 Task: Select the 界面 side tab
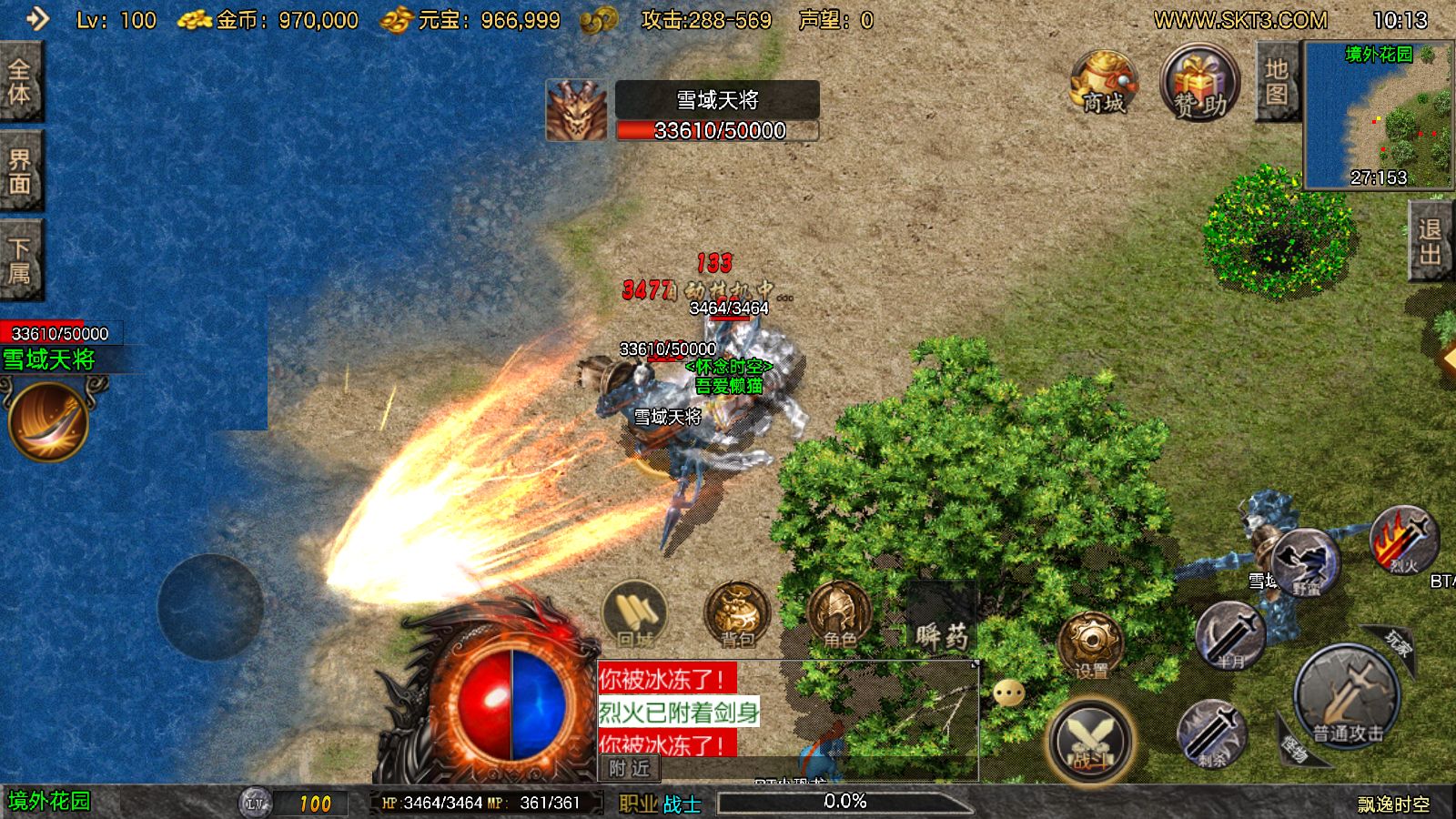coord(20,172)
